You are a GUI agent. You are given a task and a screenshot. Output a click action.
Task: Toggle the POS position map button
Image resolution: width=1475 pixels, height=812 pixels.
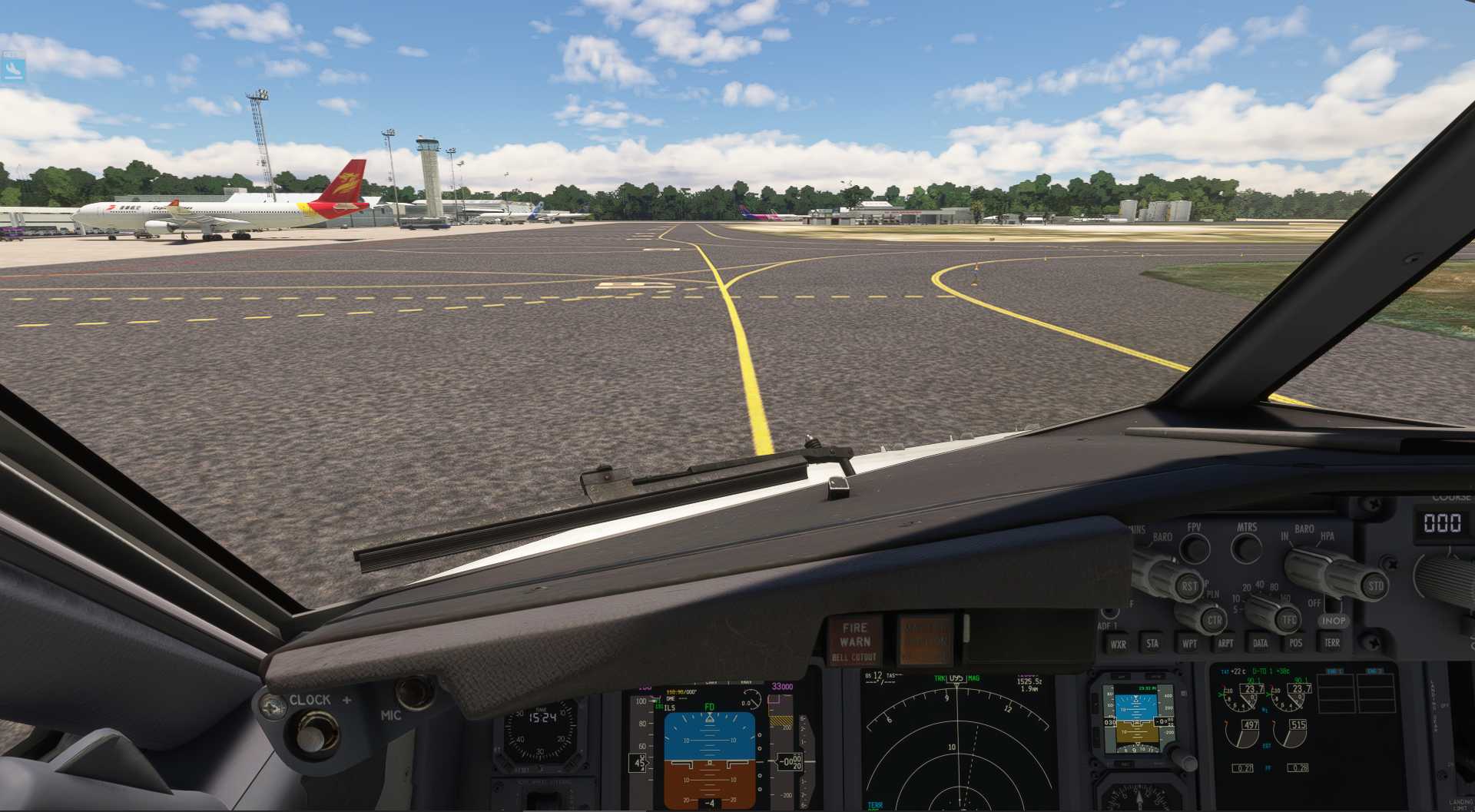tap(1296, 643)
